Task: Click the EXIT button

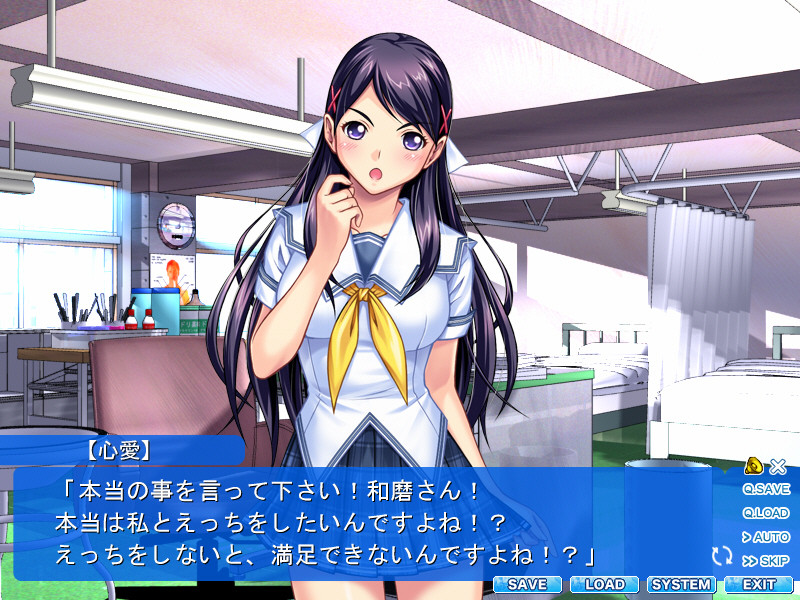Action: [x=759, y=584]
